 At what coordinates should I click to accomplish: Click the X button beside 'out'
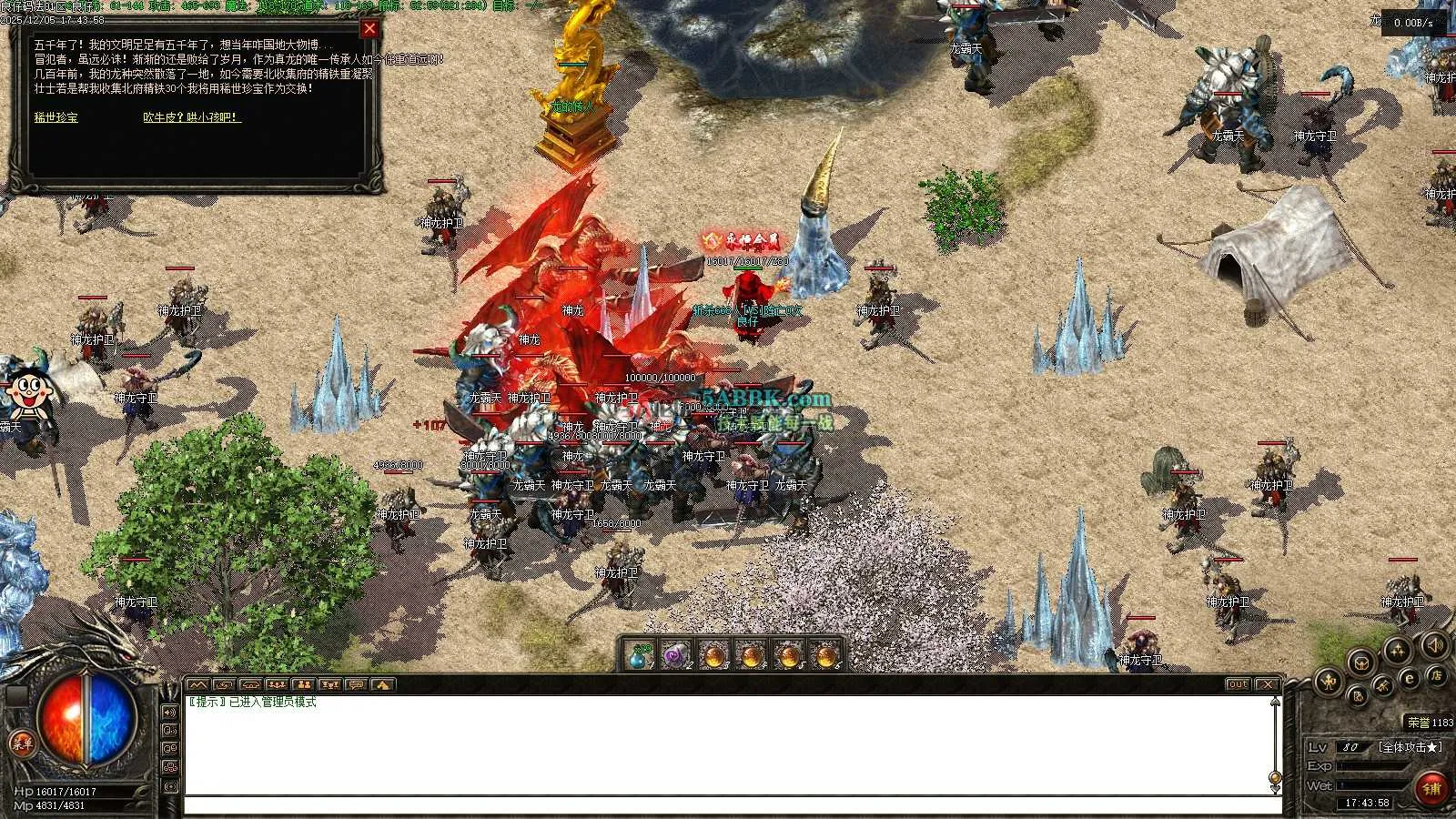1267,684
